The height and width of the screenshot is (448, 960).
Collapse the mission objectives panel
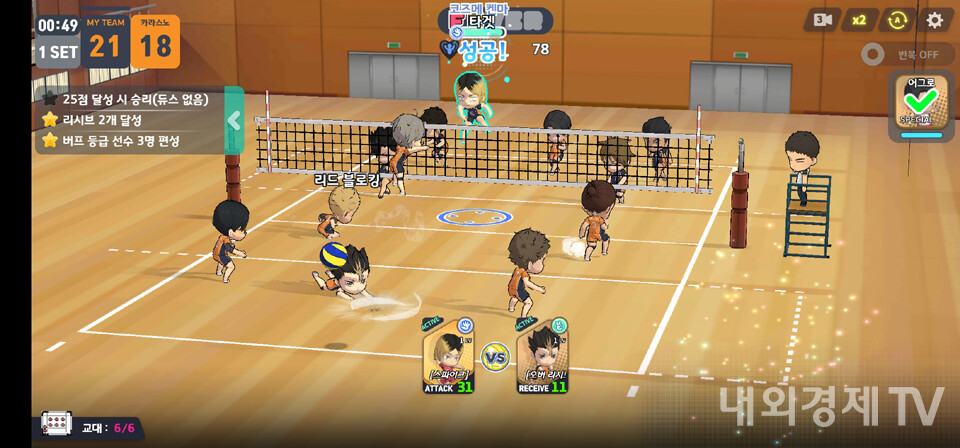234,121
